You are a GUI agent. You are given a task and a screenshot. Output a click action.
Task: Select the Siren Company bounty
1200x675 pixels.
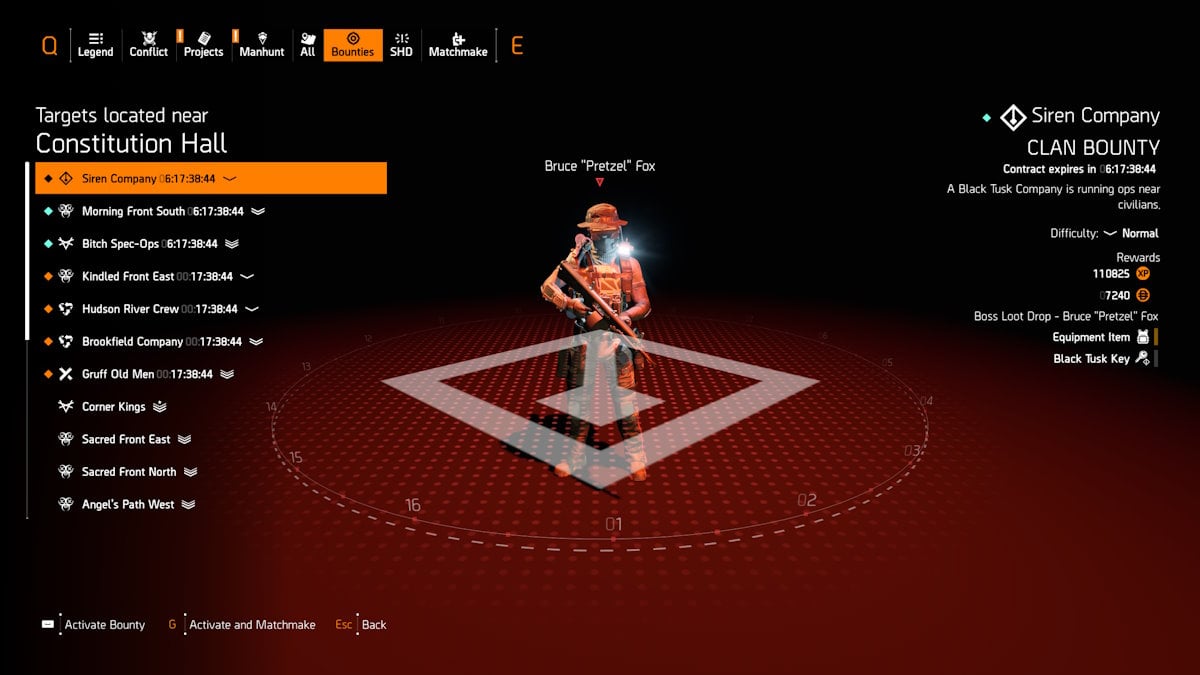pyautogui.click(x=211, y=179)
